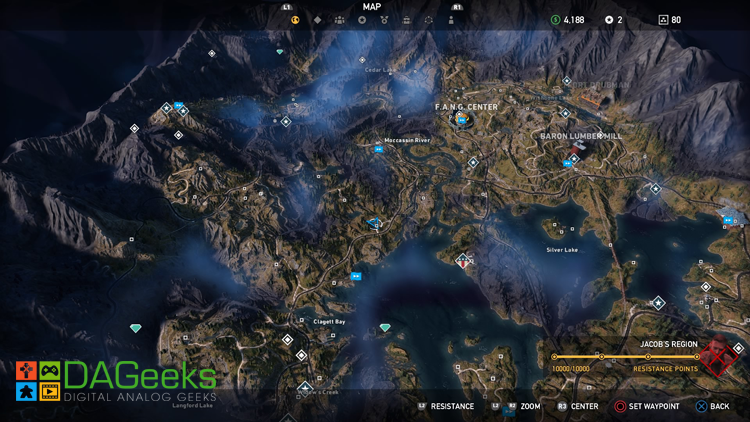The image size is (750, 422).
Task: Open the single-person character tab
Action: (x=451, y=20)
